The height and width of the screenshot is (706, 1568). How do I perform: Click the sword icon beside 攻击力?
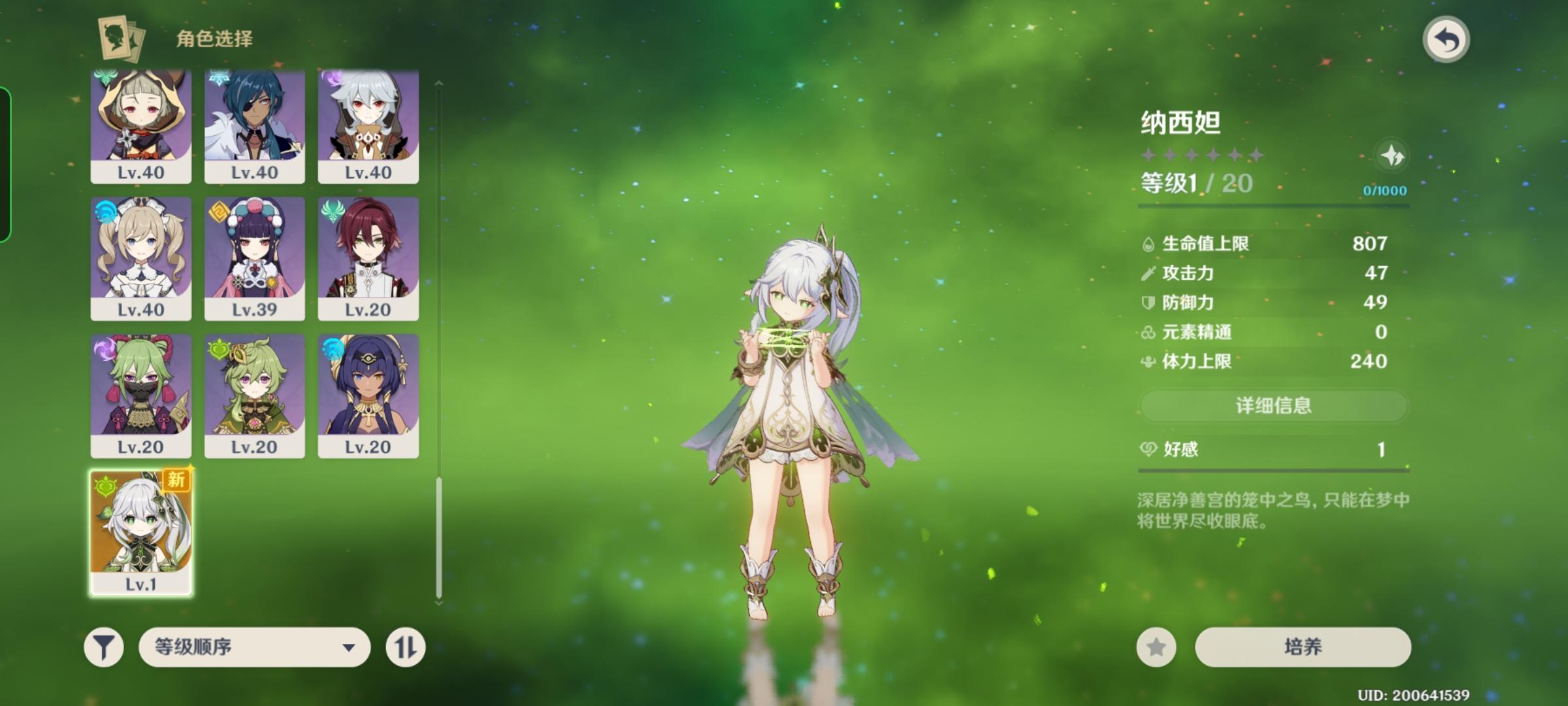(1147, 274)
